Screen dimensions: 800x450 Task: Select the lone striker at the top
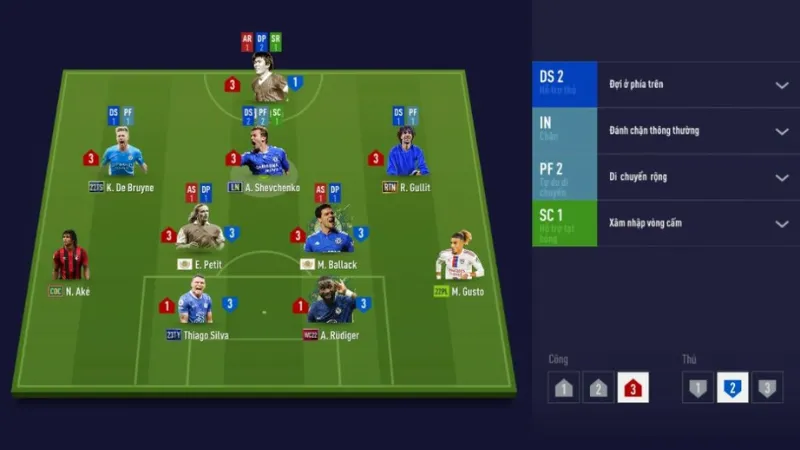(x=269, y=80)
